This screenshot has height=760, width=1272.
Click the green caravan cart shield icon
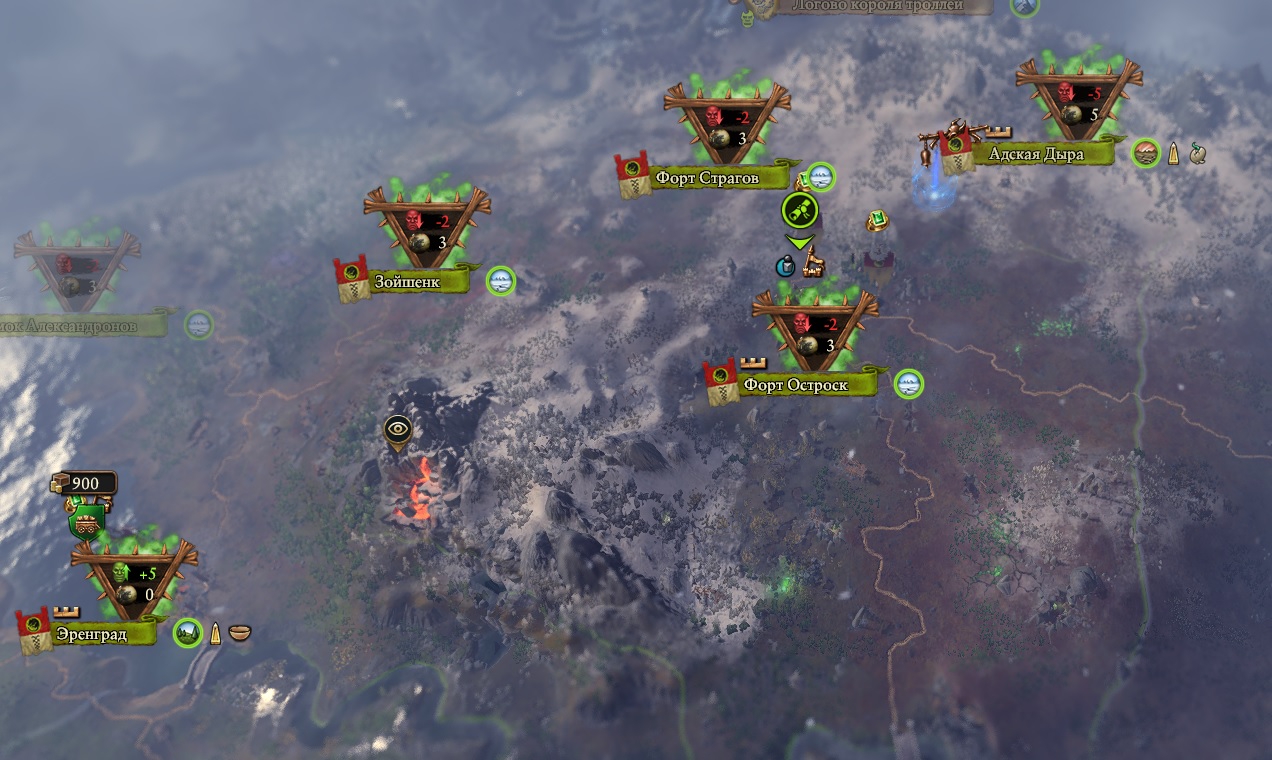click(87, 519)
